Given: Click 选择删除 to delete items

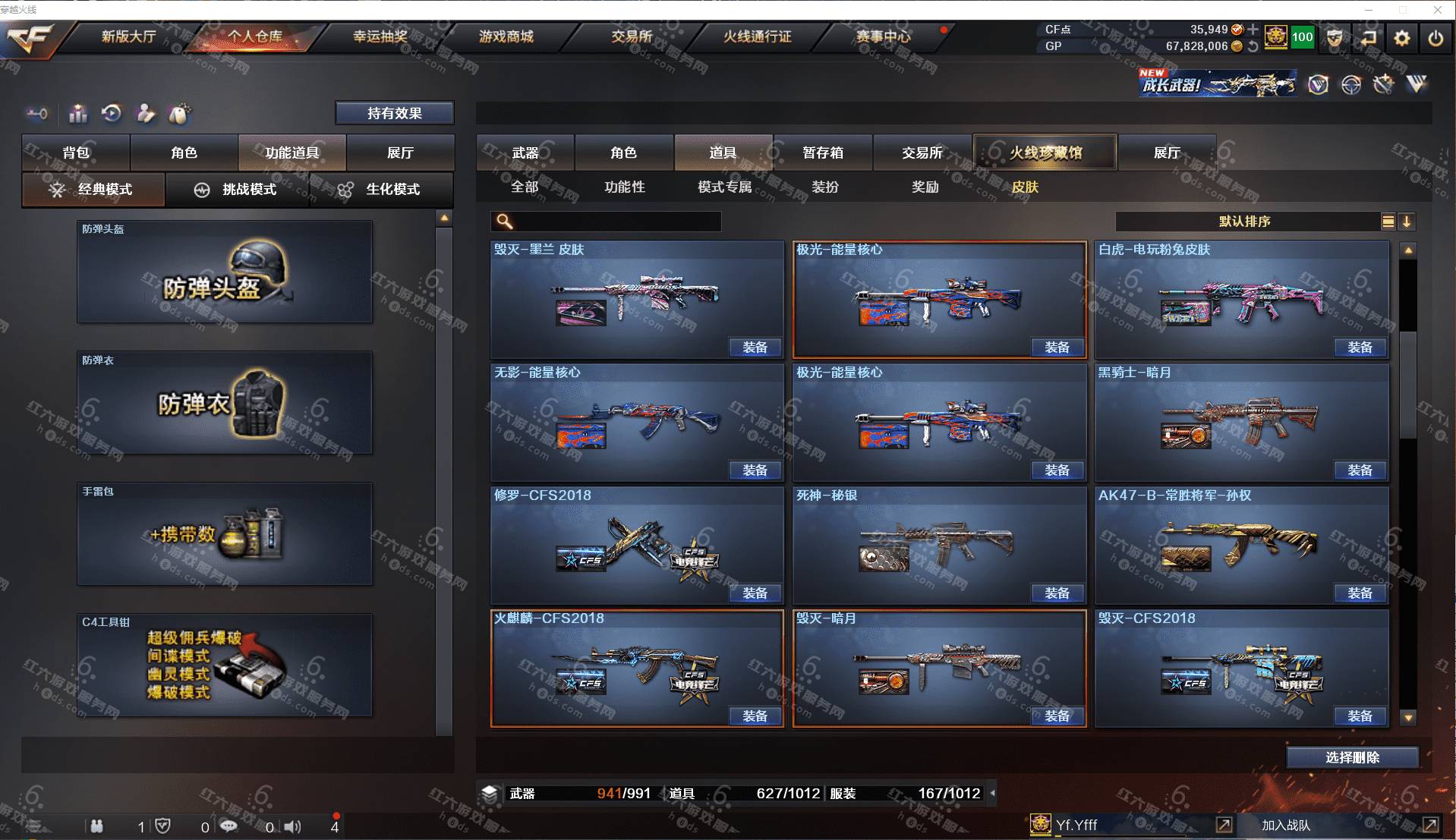Looking at the screenshot, I should tap(1352, 757).
